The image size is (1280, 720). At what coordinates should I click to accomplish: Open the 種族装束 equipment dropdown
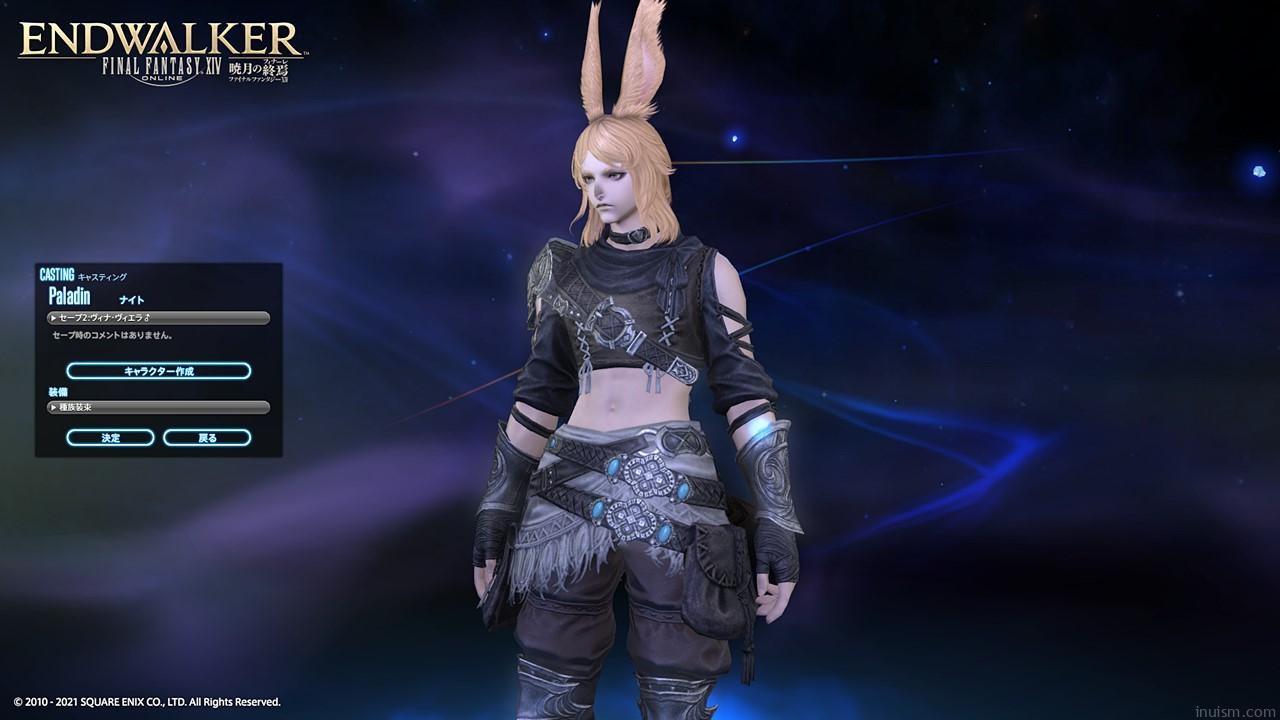(158, 407)
